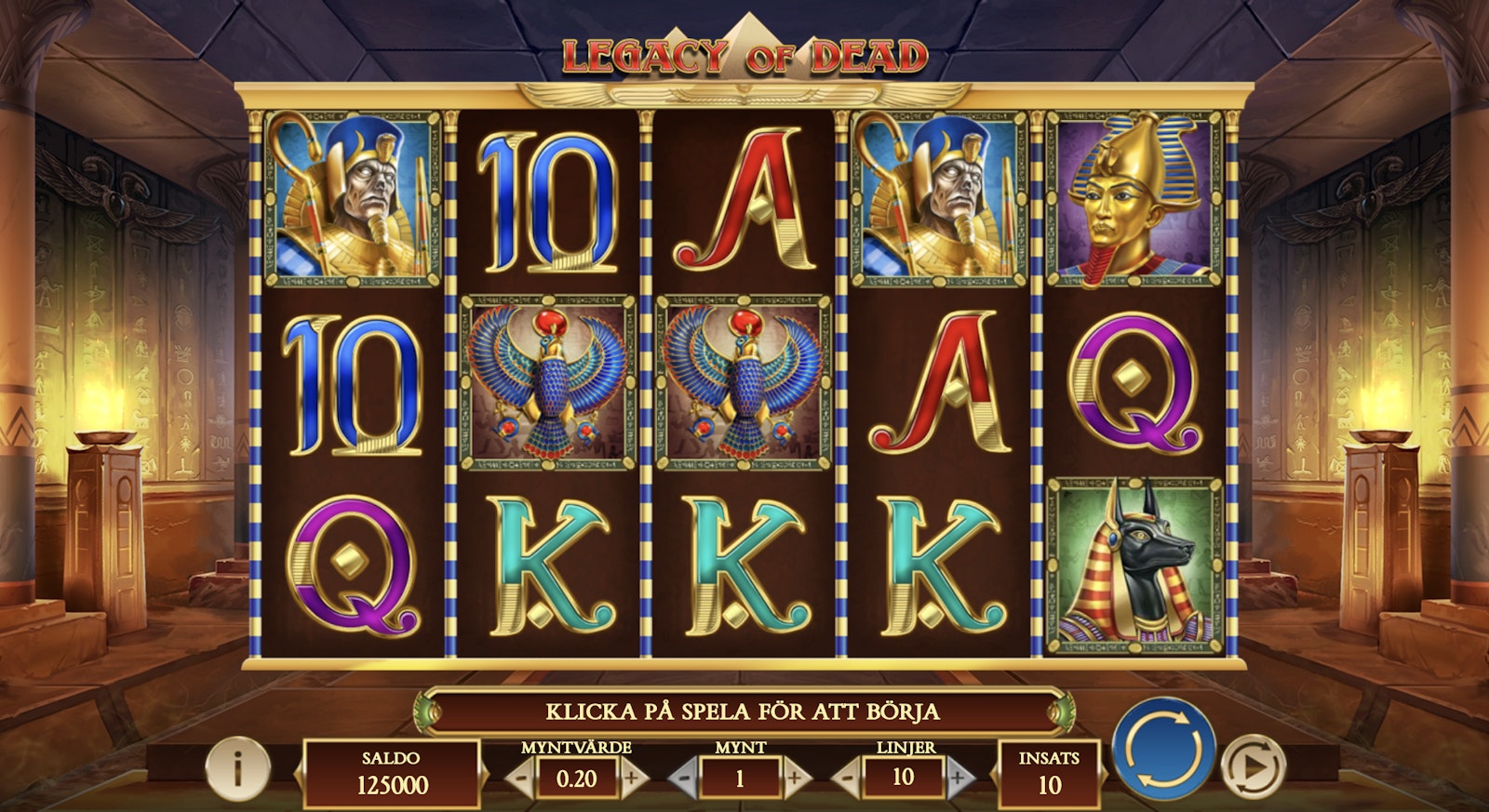The image size is (1489, 812).
Task: Reduce the number of Linjer paylines
Action: click(x=849, y=778)
